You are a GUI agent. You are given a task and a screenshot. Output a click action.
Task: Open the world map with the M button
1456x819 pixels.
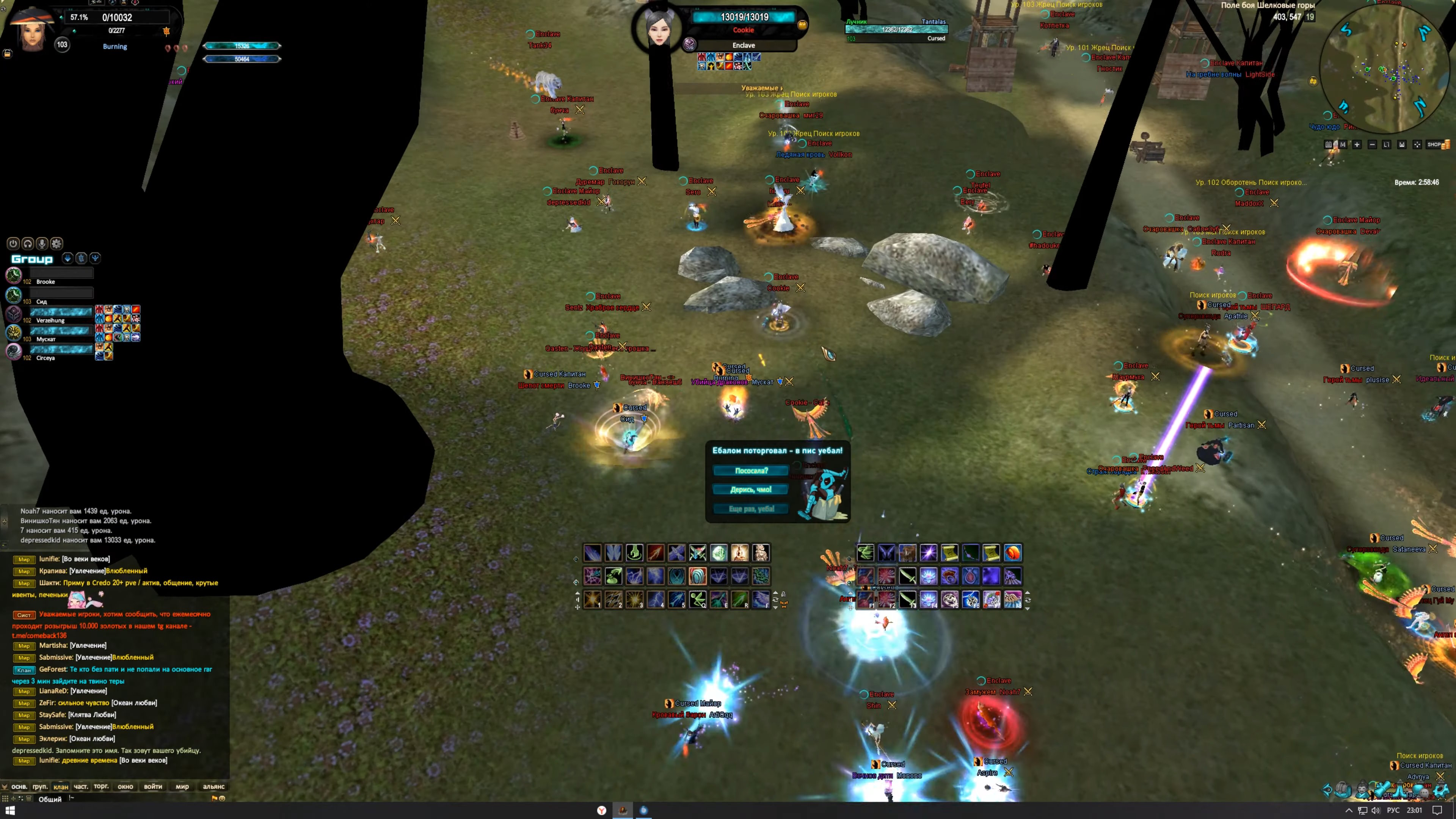[x=1342, y=145]
